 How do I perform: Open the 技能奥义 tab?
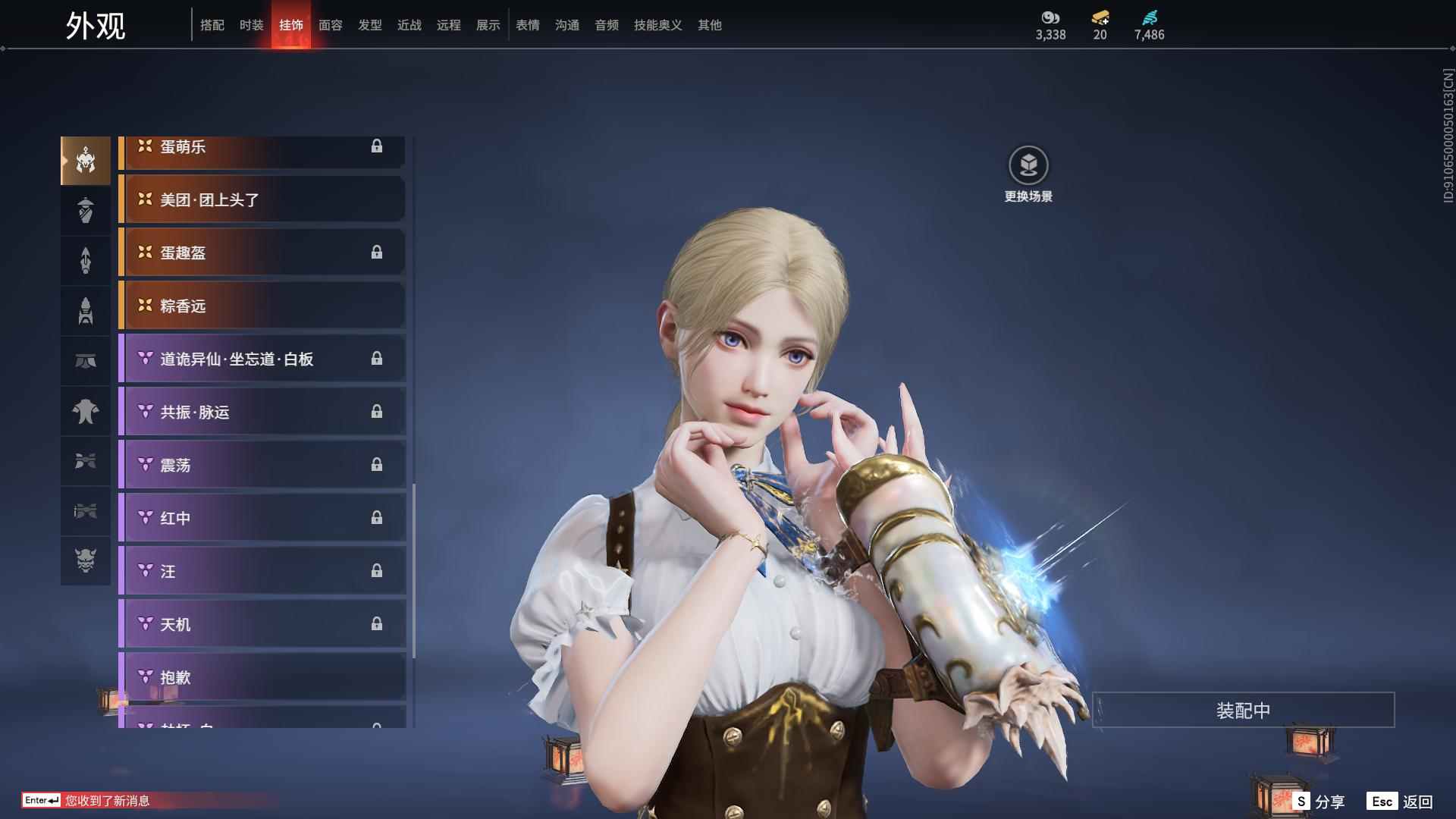click(x=658, y=25)
